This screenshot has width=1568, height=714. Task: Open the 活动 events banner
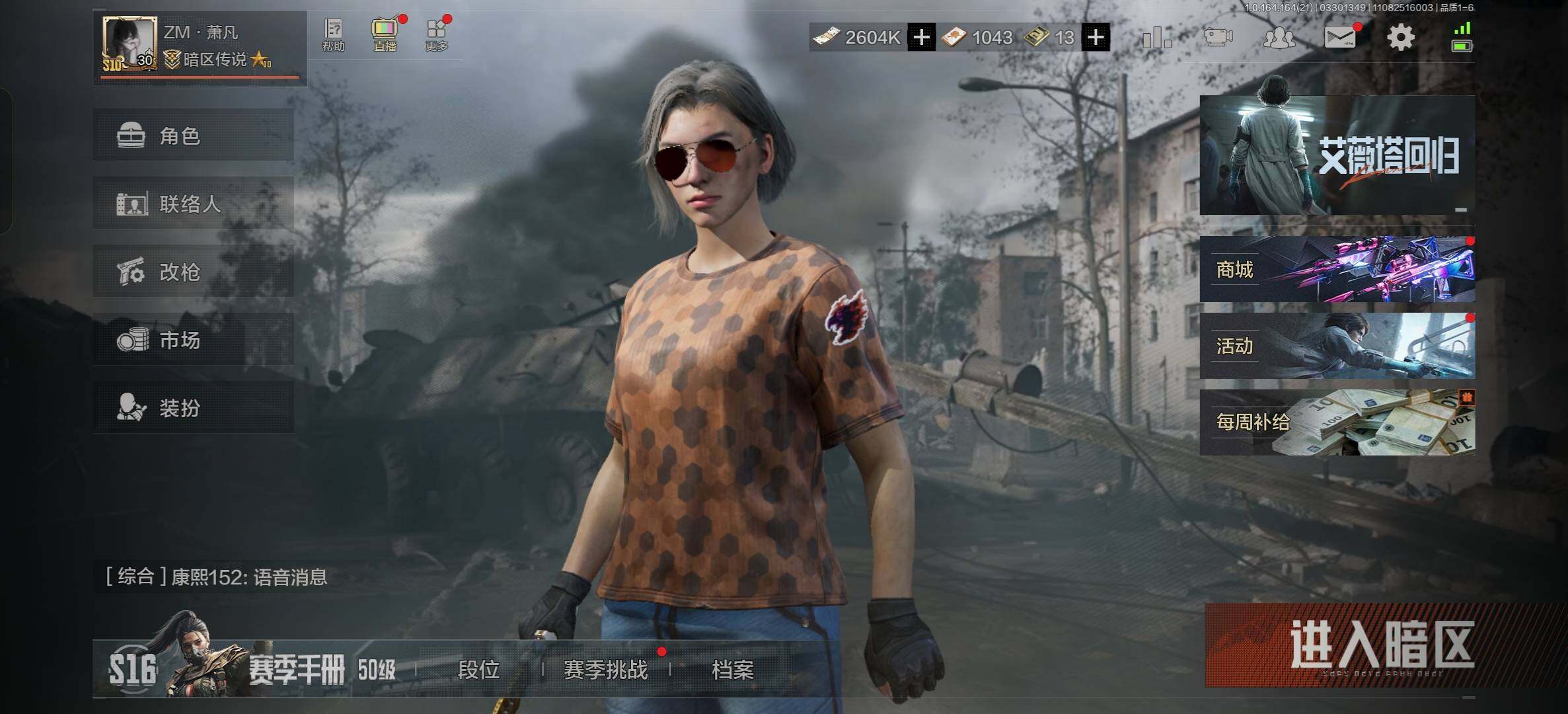(x=1337, y=346)
